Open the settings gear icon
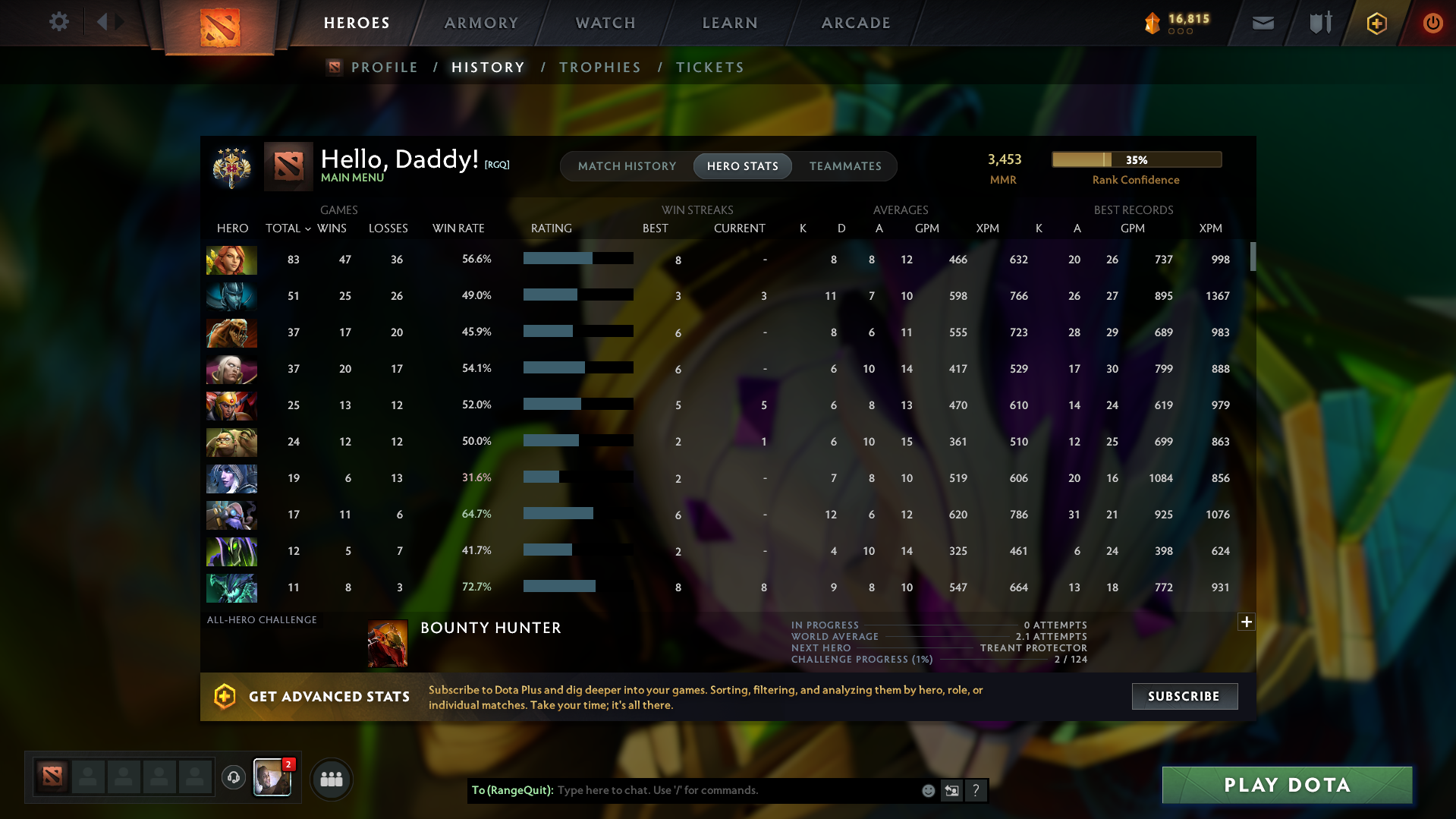 pyautogui.click(x=58, y=22)
